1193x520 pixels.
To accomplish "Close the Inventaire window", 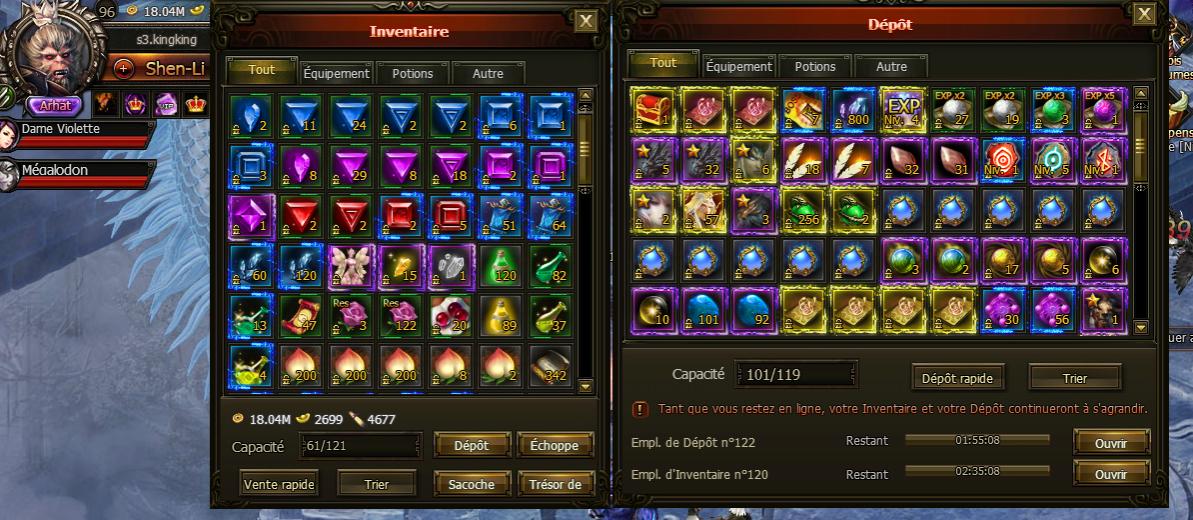I will coord(587,21).
